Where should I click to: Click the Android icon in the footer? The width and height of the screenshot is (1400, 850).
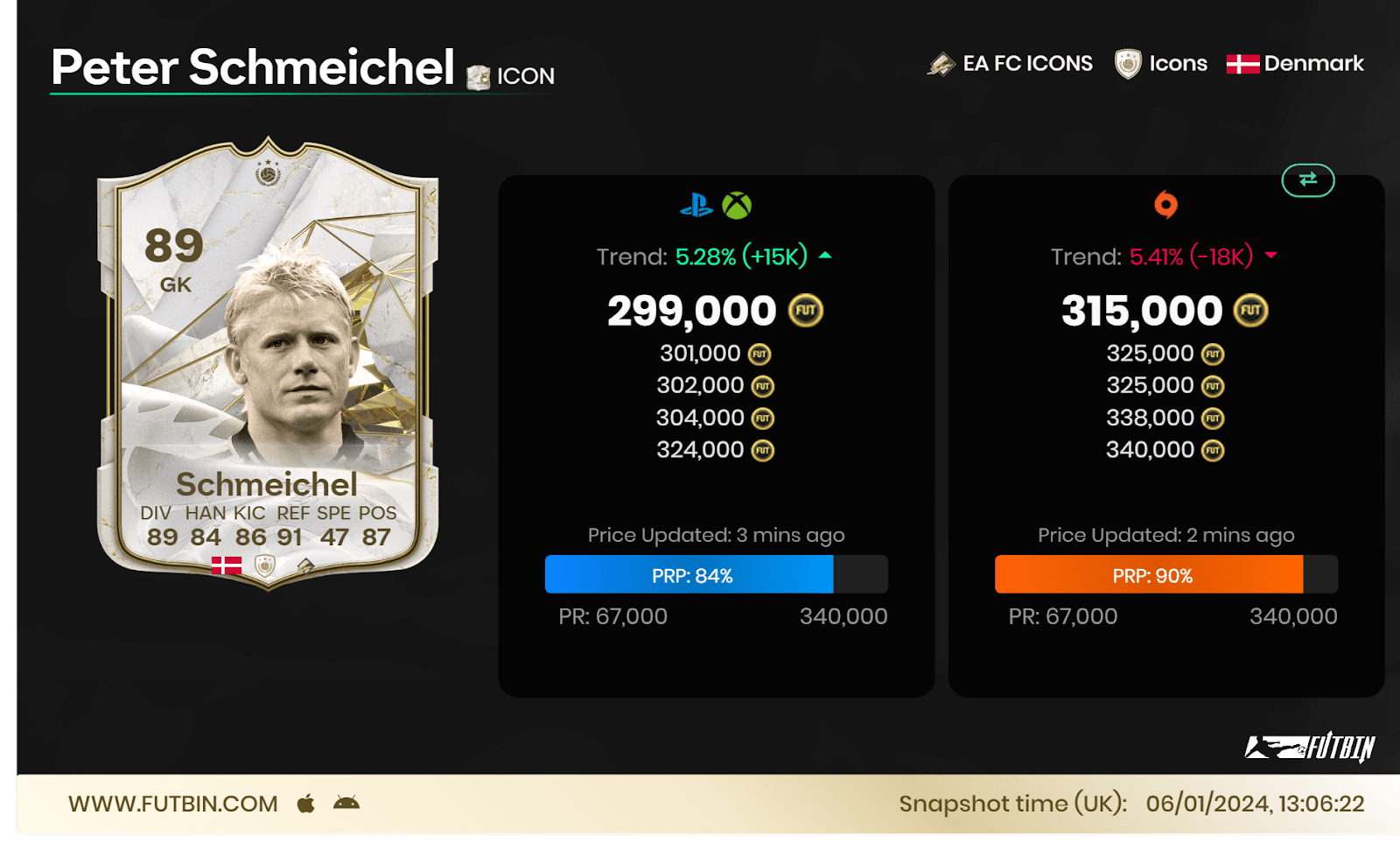coord(346,803)
